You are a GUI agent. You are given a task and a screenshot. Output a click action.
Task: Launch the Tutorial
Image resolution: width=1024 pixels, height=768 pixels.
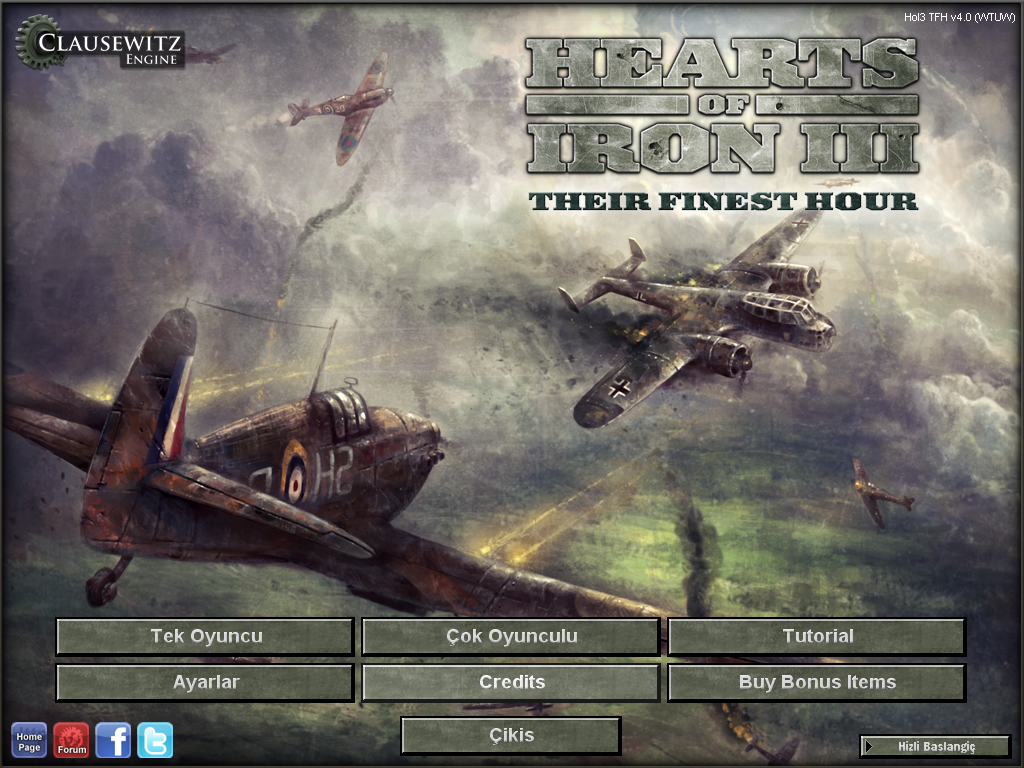tap(817, 636)
